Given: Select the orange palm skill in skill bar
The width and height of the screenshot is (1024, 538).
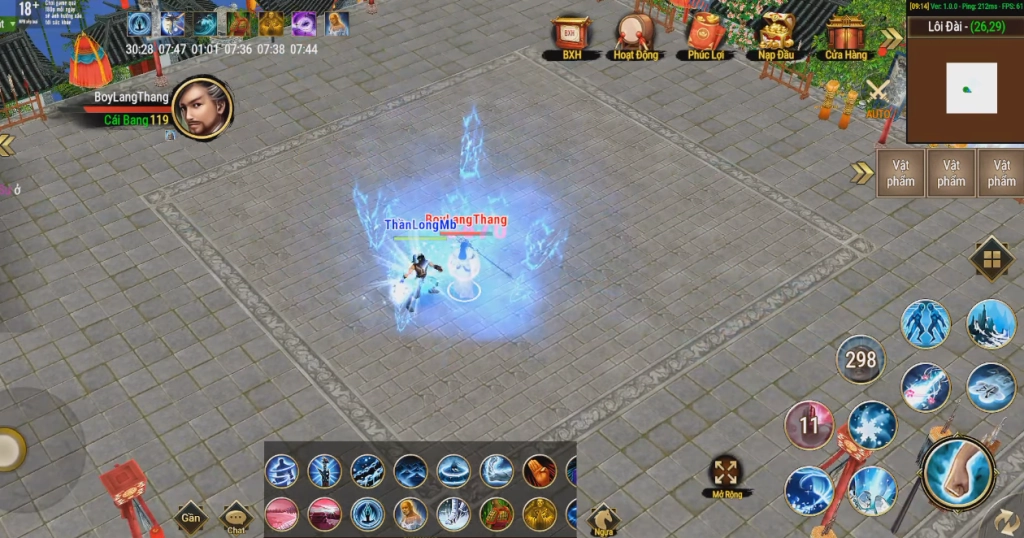Looking at the screenshot, I should pos(539,471).
